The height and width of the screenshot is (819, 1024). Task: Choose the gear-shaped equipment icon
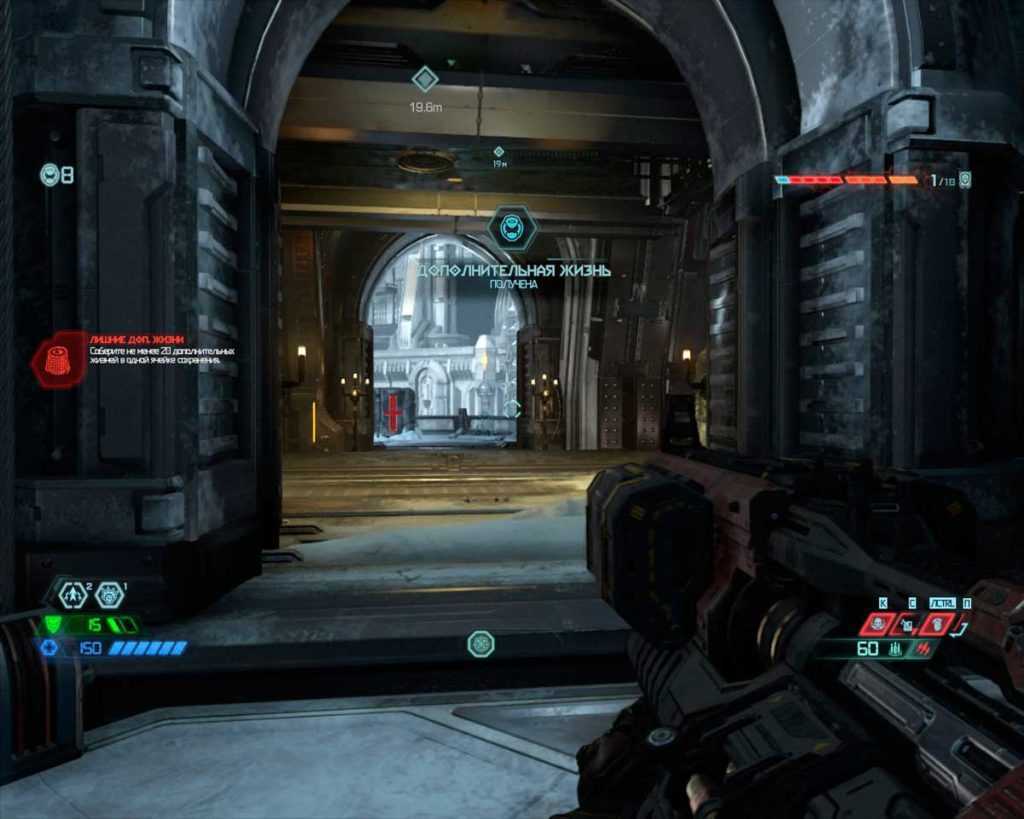[109, 594]
